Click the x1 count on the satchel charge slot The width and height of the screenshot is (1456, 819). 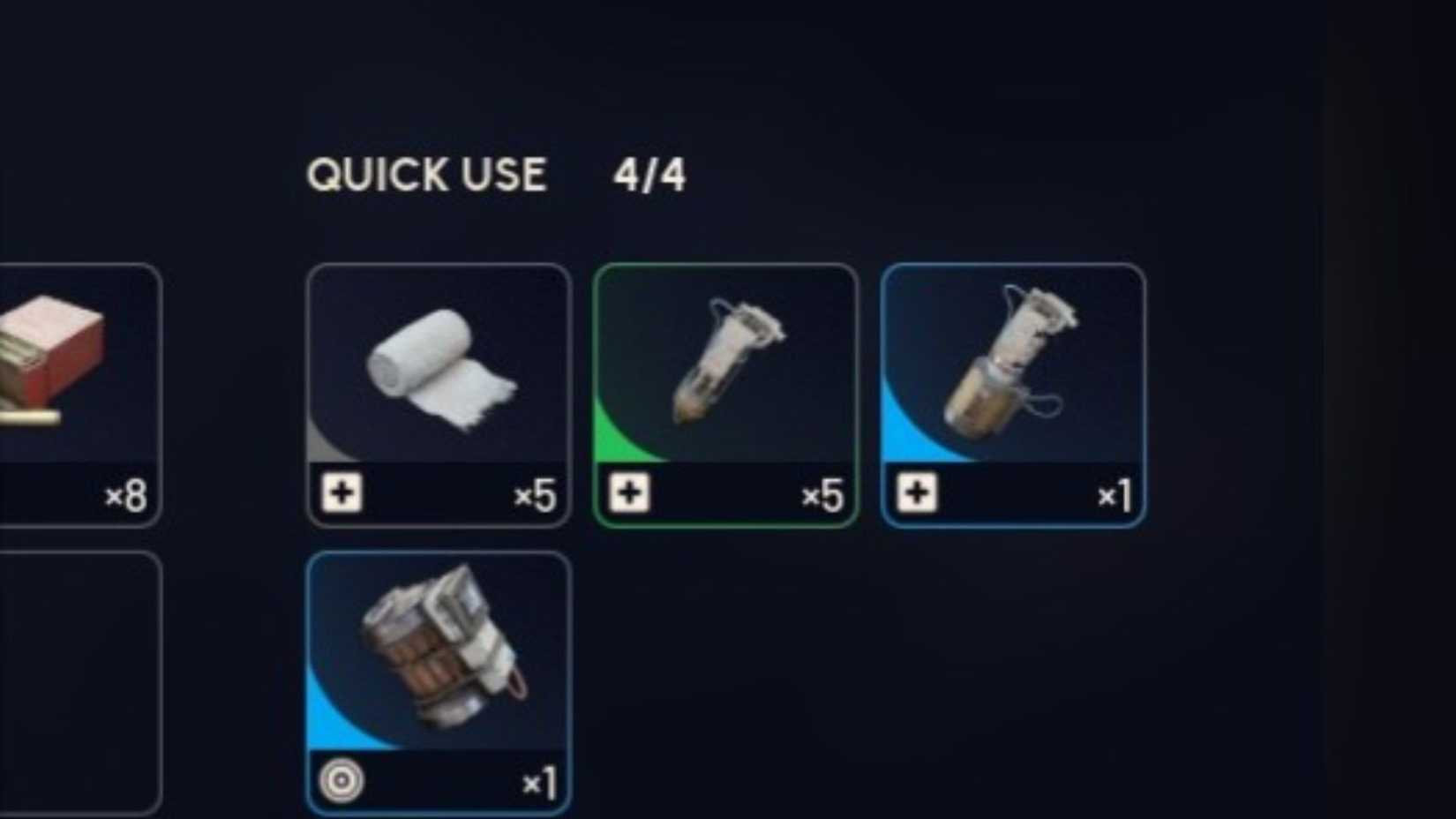(538, 782)
